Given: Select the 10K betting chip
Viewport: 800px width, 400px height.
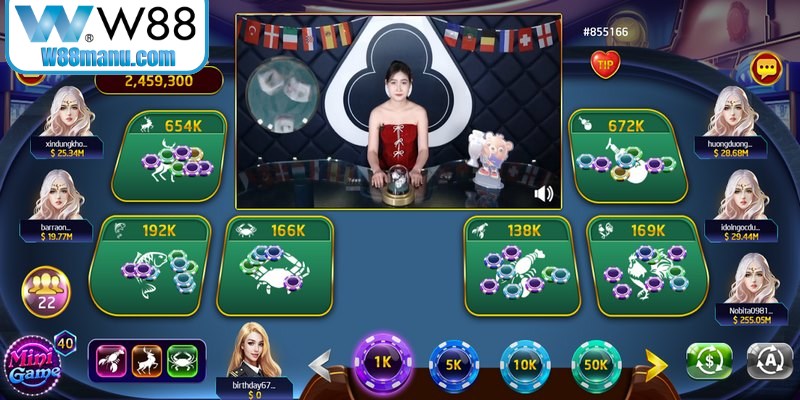Looking at the screenshot, I should [x=525, y=365].
